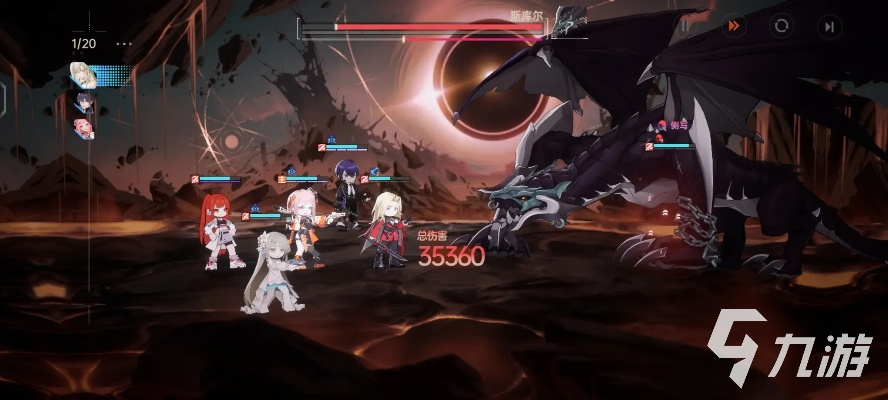Skip the battle with the skip-forward button
The width and height of the screenshot is (888, 400).
(x=830, y=26)
